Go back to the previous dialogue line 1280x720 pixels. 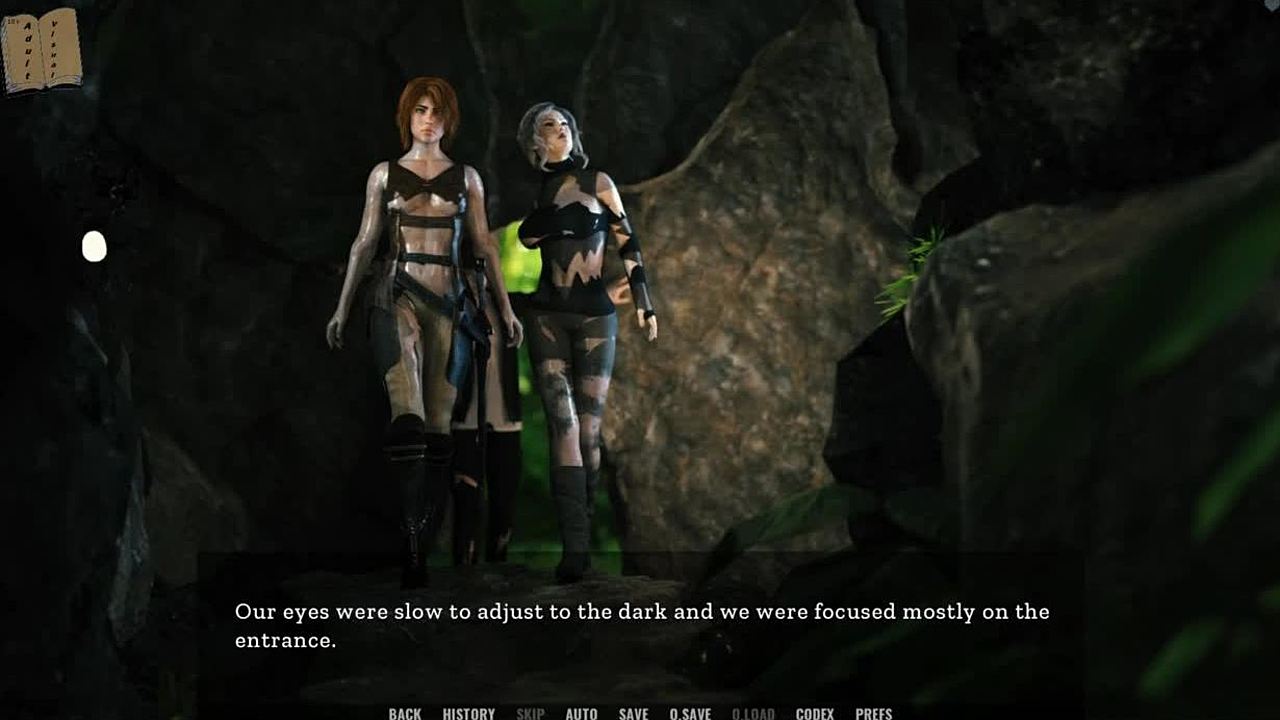point(405,713)
